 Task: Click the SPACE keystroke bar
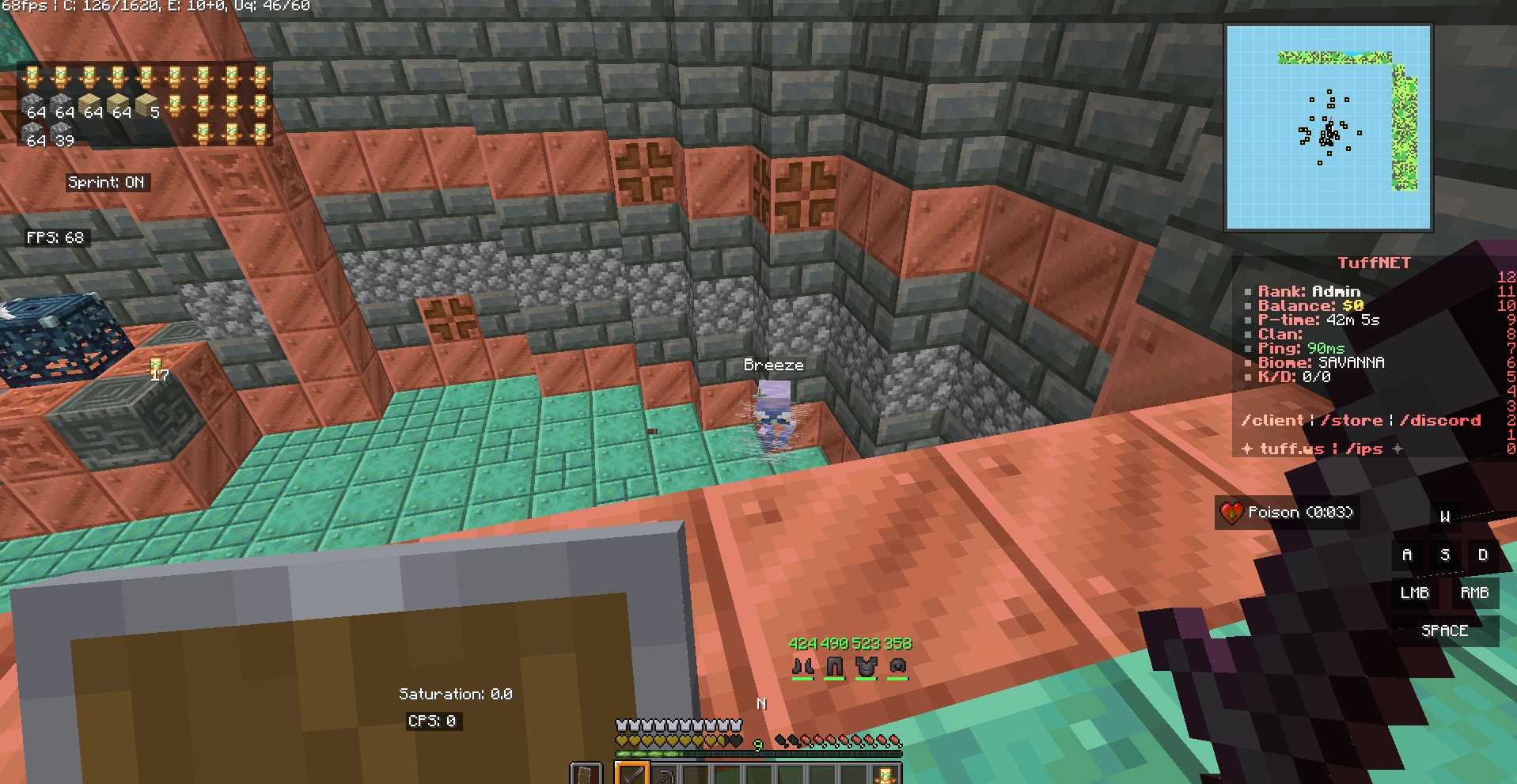click(1444, 631)
